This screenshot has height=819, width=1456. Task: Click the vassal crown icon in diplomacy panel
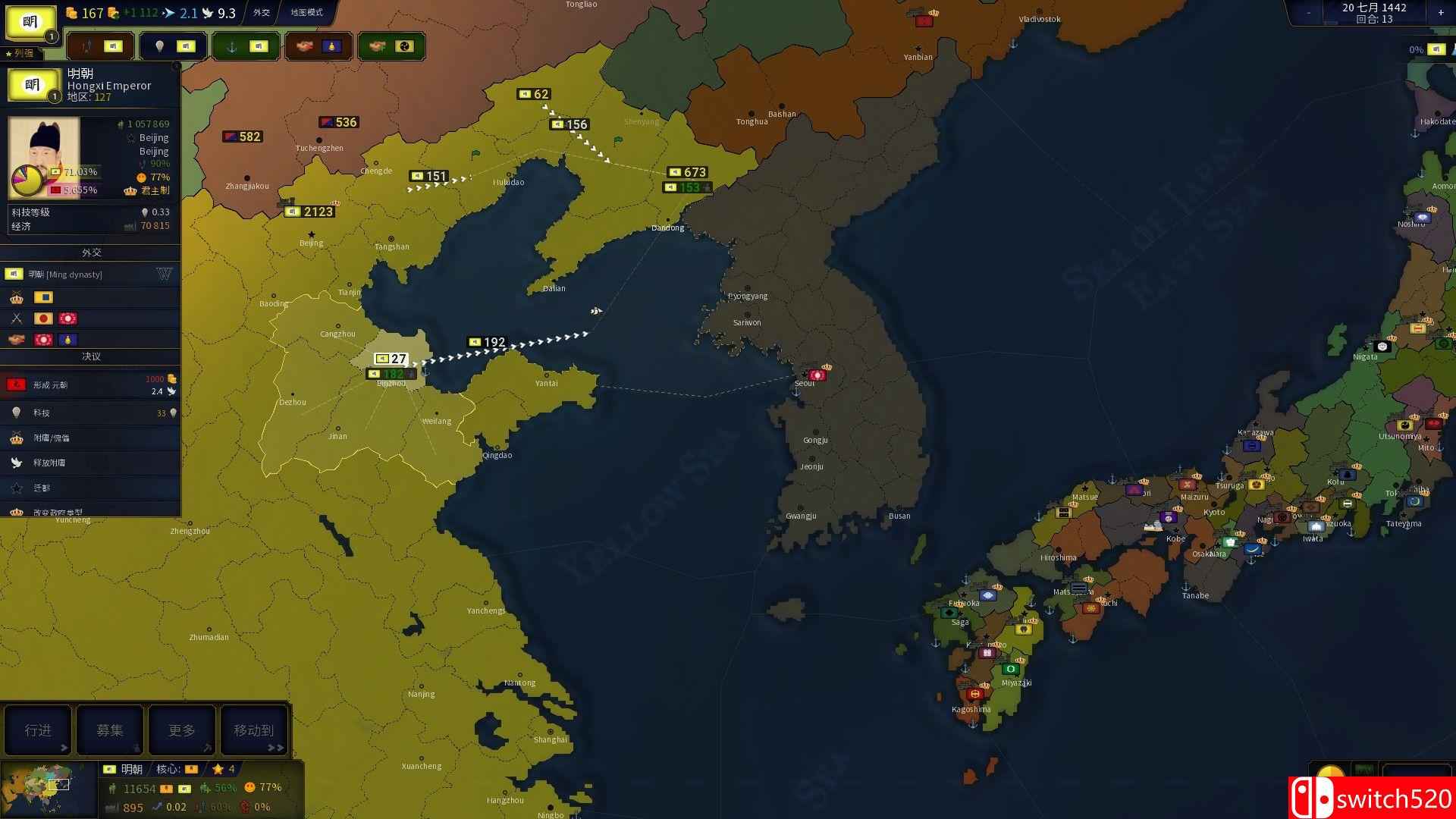coord(18,297)
